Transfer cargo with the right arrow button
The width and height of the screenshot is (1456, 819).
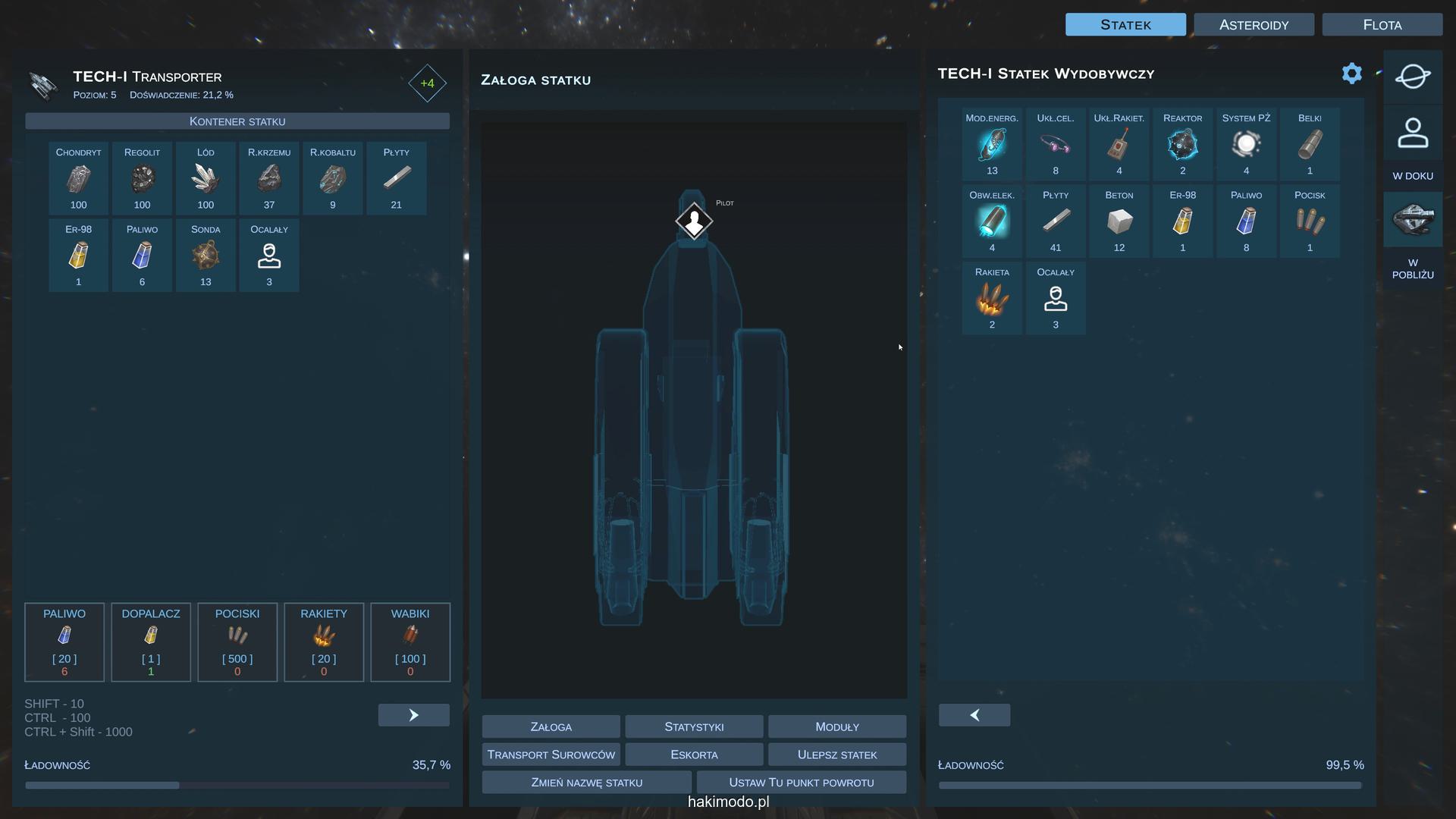413,715
